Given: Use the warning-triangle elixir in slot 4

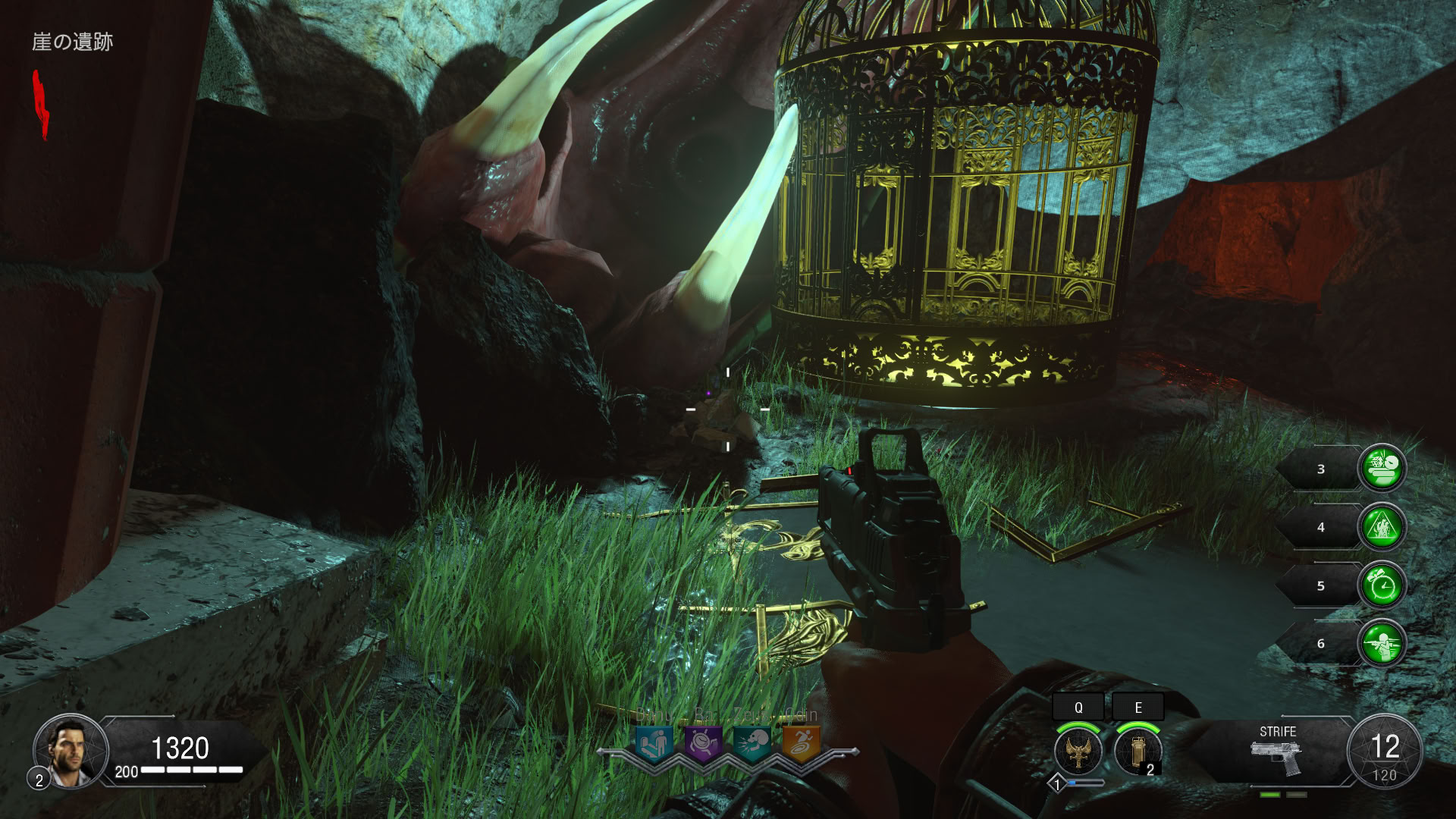Looking at the screenshot, I should click(1382, 526).
